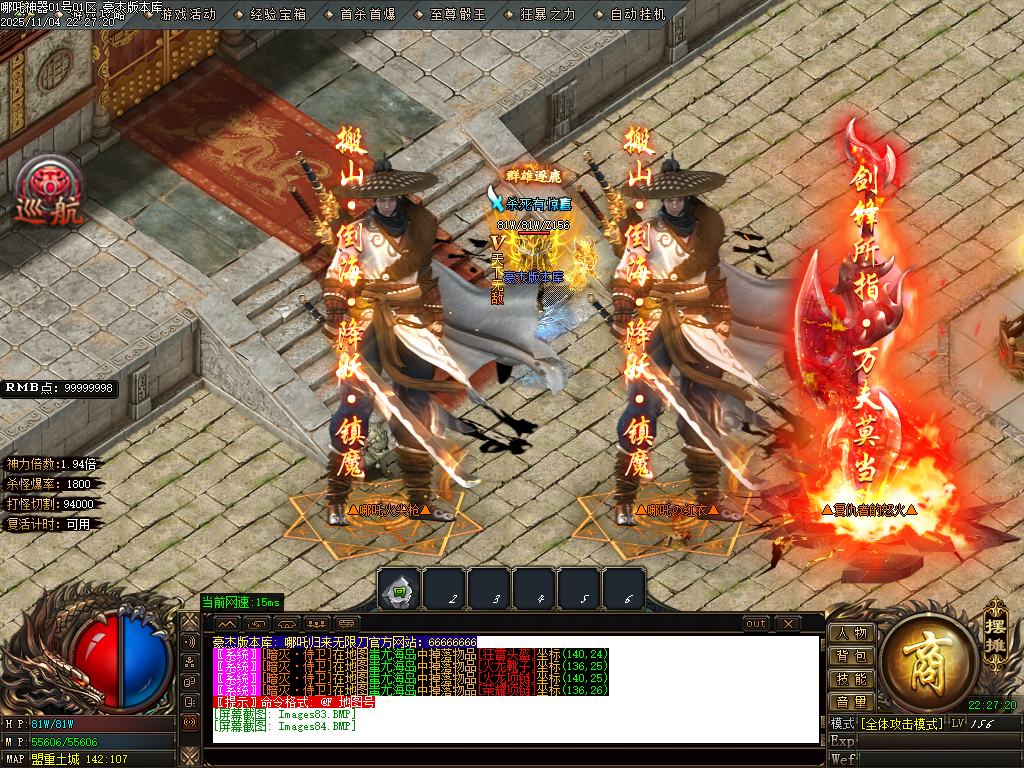Screen dimensions: 1024x768
Task: Show the 技能 skills window
Action: point(851,679)
